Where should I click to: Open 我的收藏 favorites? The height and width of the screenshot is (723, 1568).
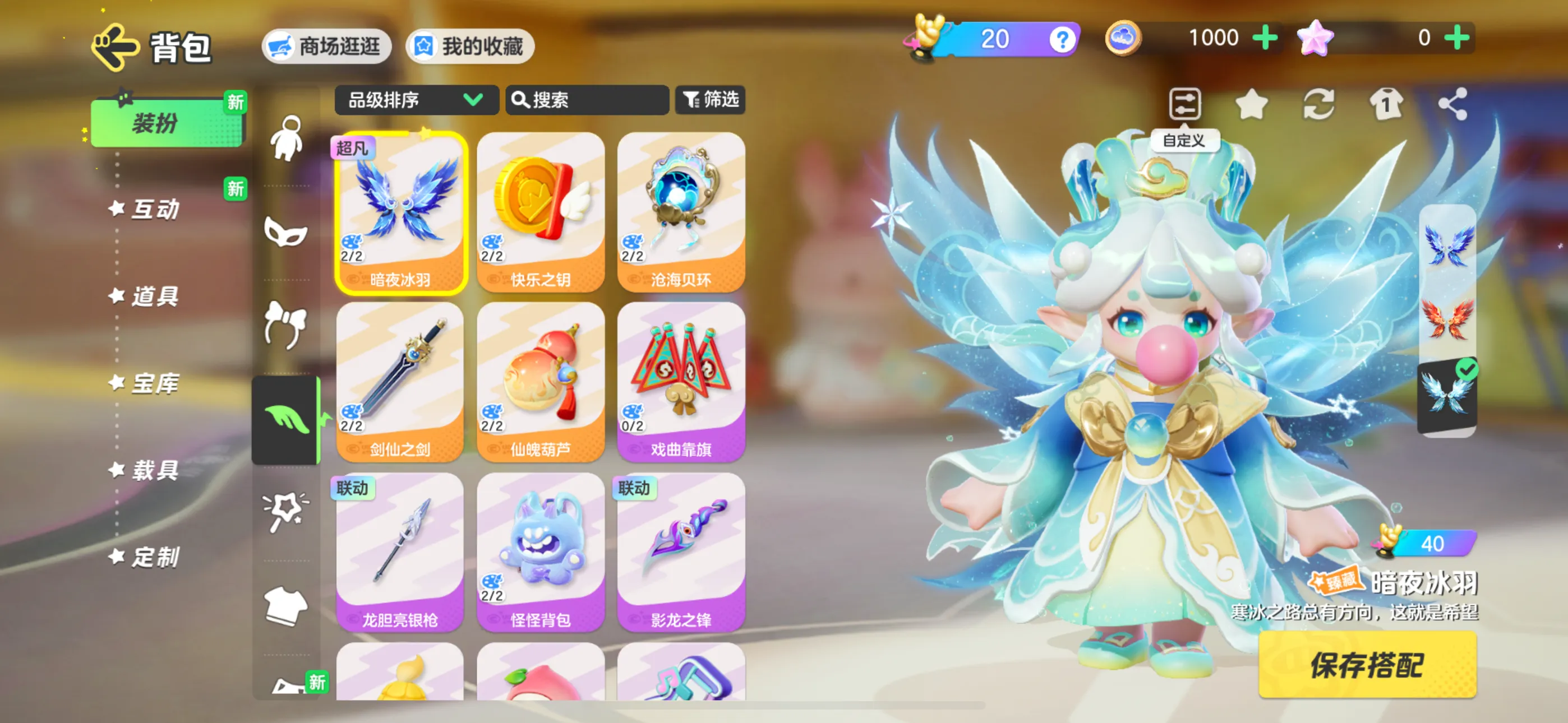tap(470, 47)
